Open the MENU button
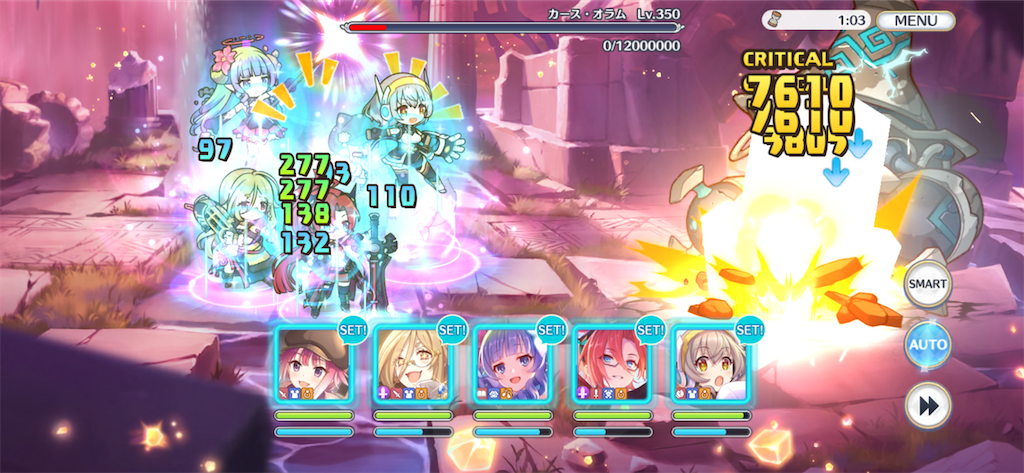This screenshot has height=473, width=1024. [915, 20]
